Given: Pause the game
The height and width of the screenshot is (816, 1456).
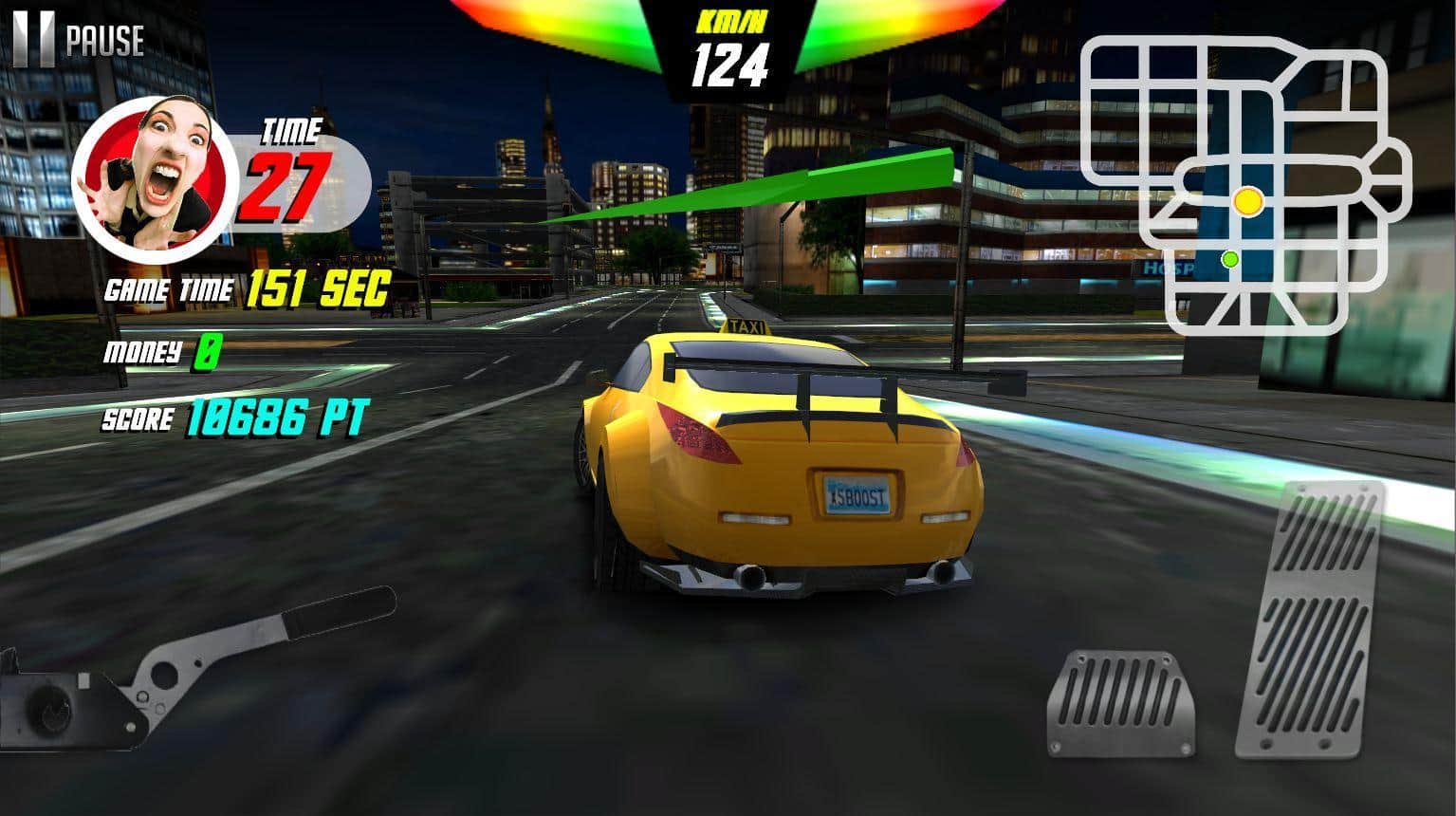Looking at the screenshot, I should [x=78, y=40].
